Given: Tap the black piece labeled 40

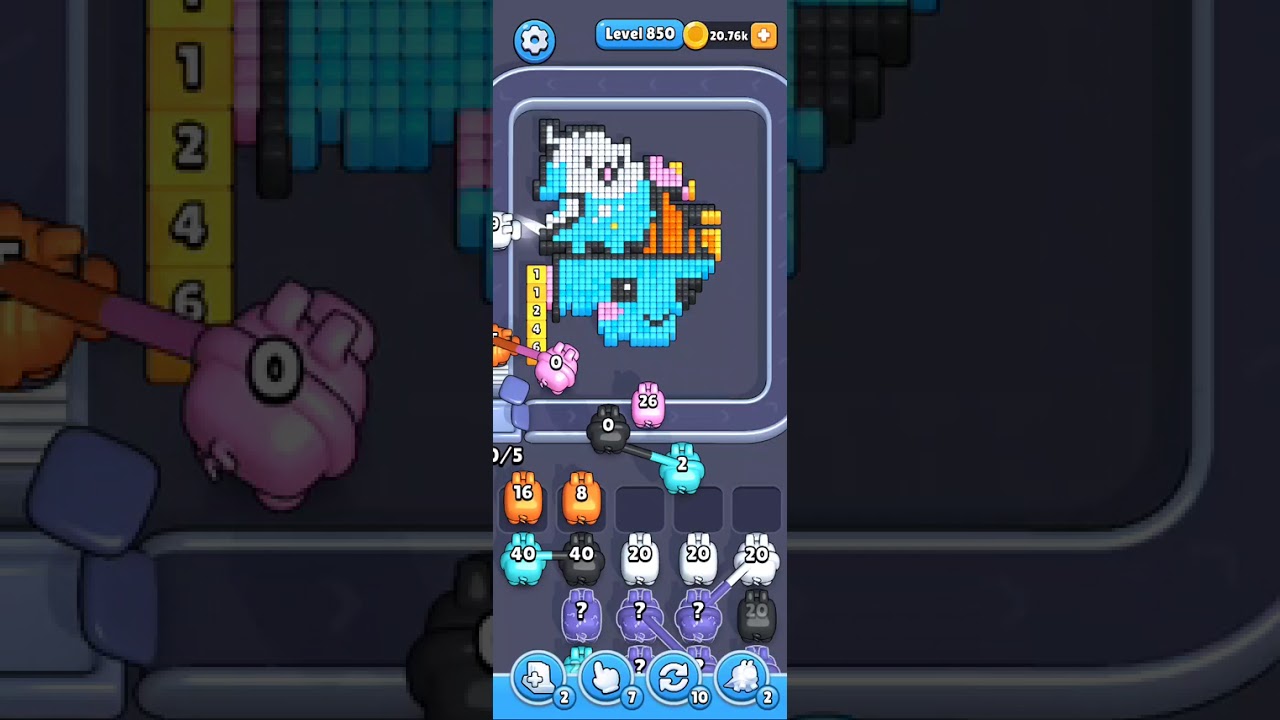Looking at the screenshot, I should click(580, 556).
